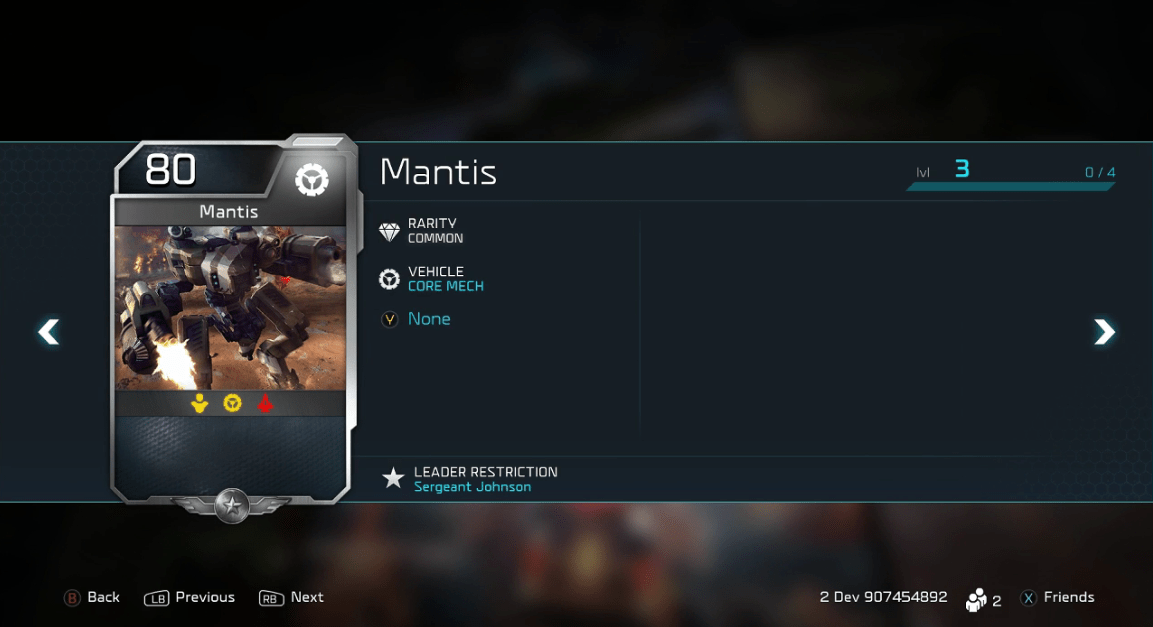Choose the Previous option in bottom bar

190,597
